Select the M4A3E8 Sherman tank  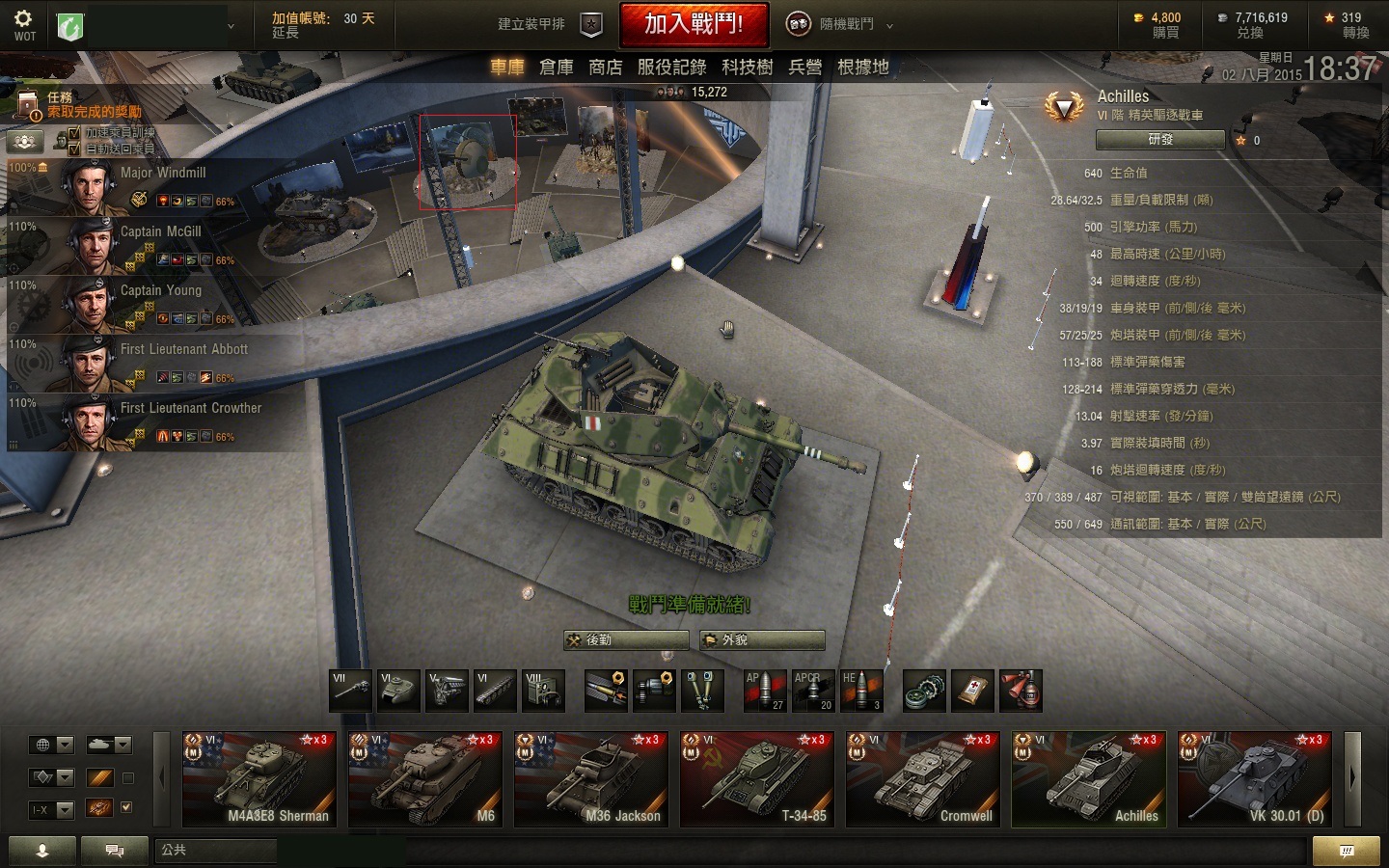point(259,779)
